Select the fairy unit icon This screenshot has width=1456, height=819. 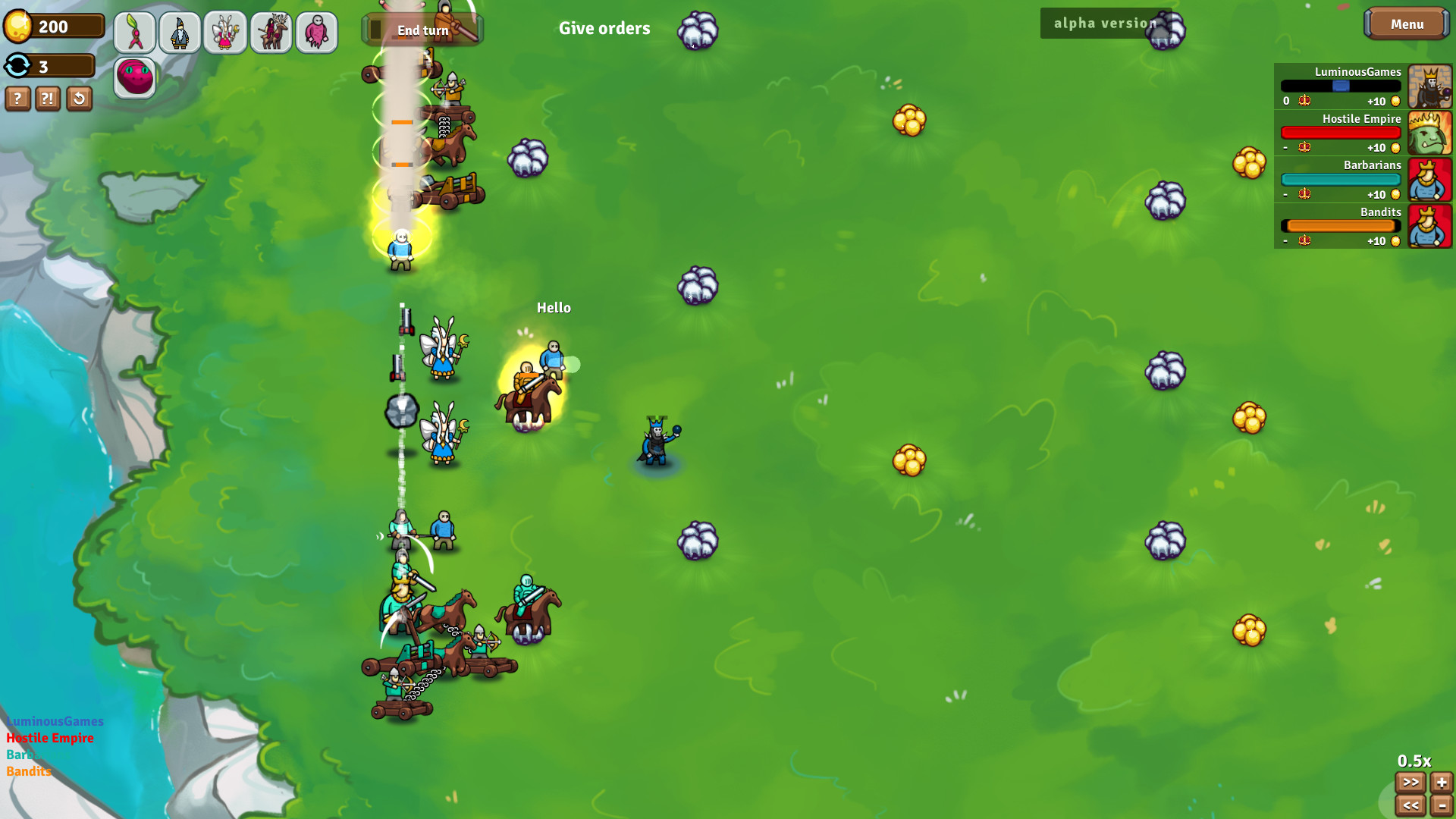coord(225,32)
